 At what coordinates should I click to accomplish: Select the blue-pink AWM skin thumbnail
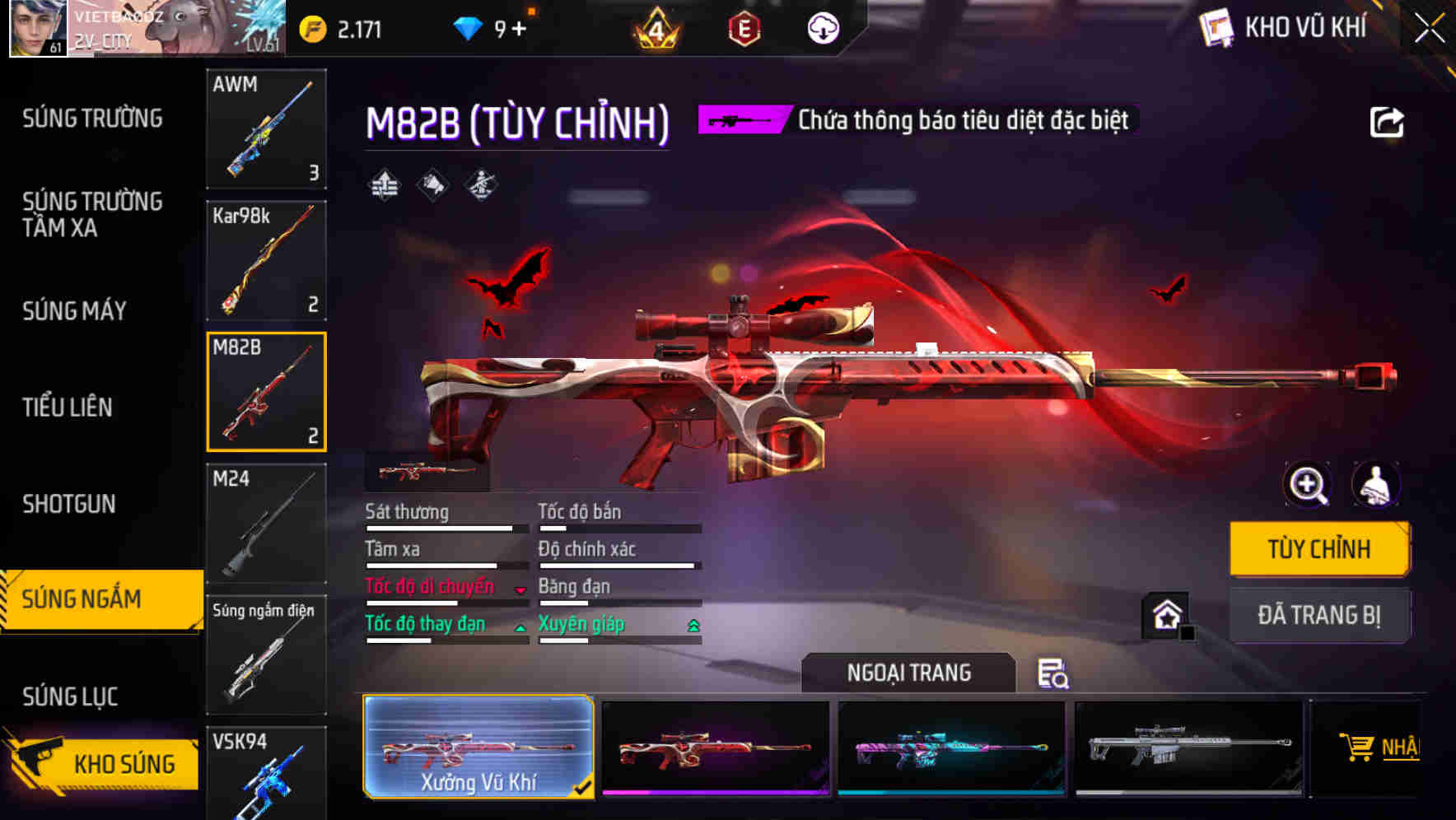[x=950, y=748]
